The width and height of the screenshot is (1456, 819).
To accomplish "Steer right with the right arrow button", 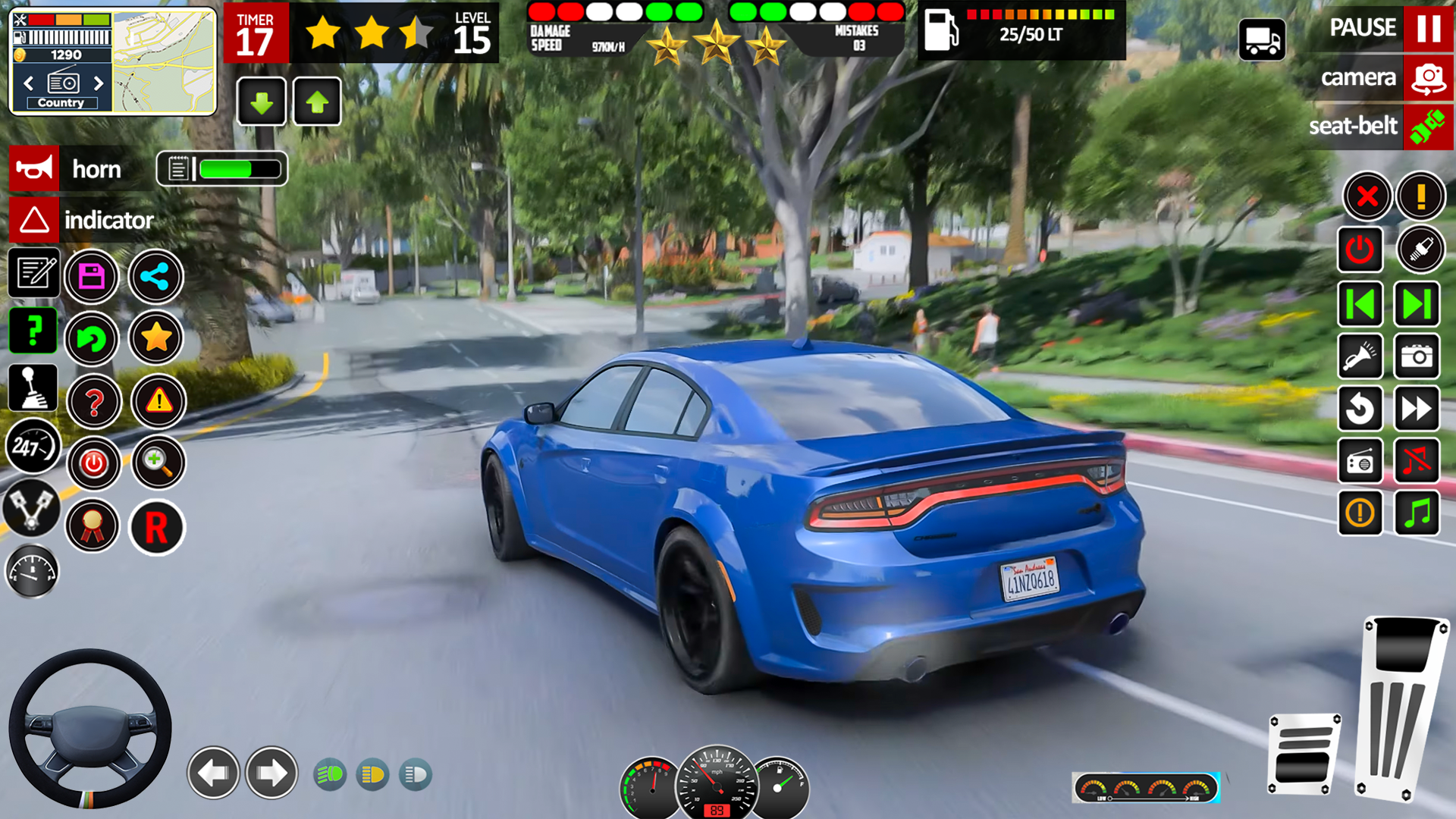I will click(x=271, y=773).
